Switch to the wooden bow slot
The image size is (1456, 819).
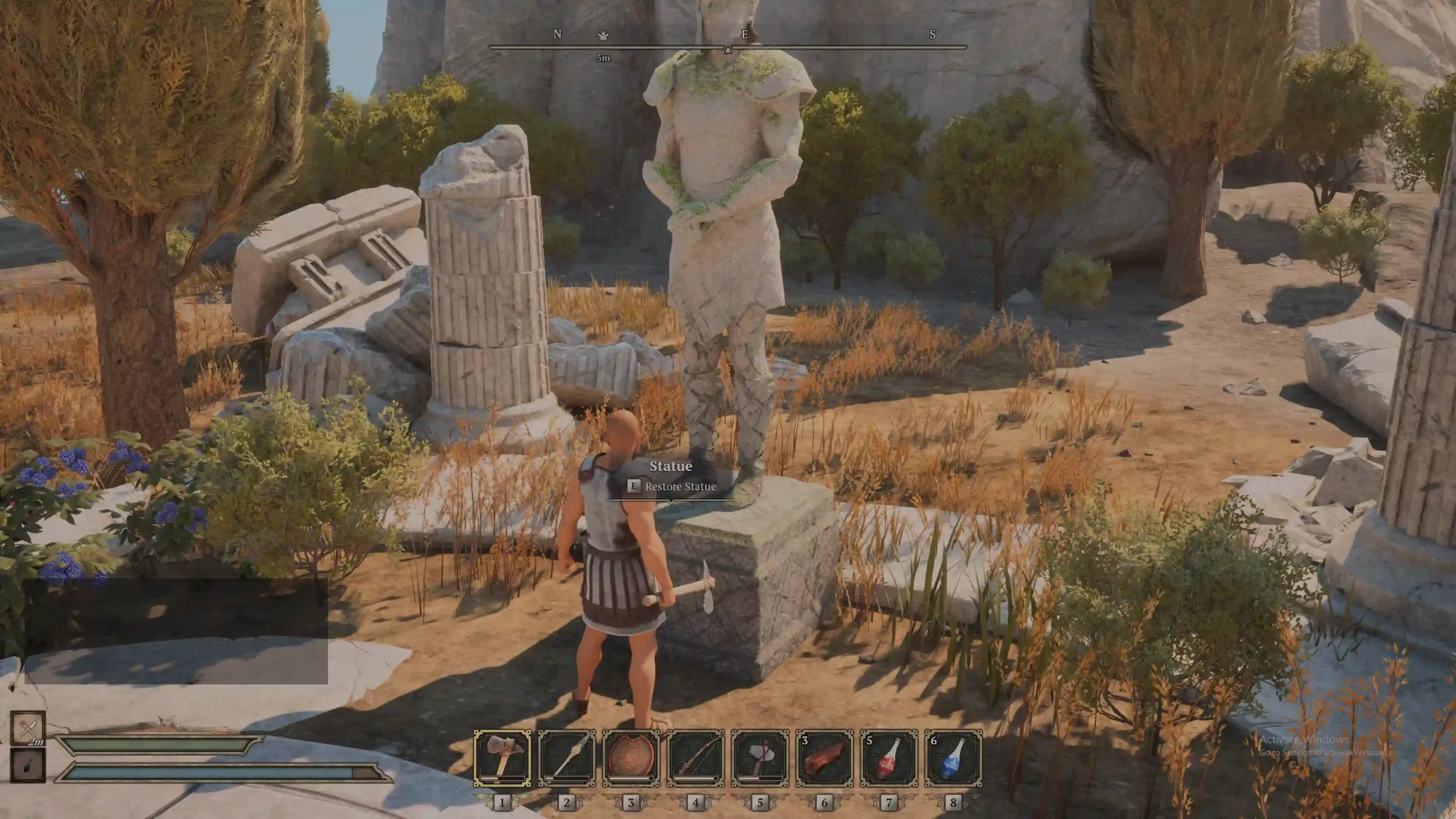pos(696,758)
